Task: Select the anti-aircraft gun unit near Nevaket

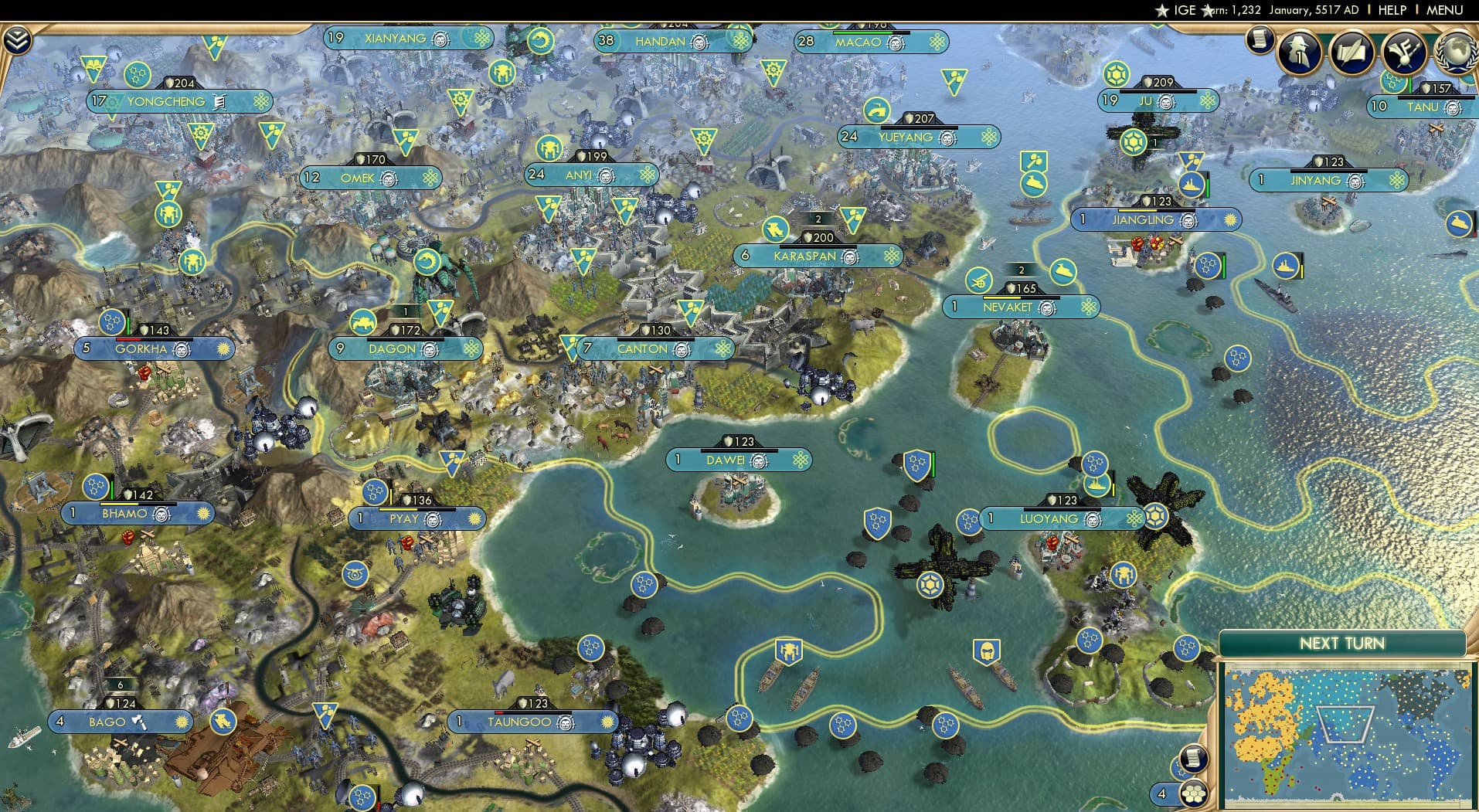Action: pos(980,281)
